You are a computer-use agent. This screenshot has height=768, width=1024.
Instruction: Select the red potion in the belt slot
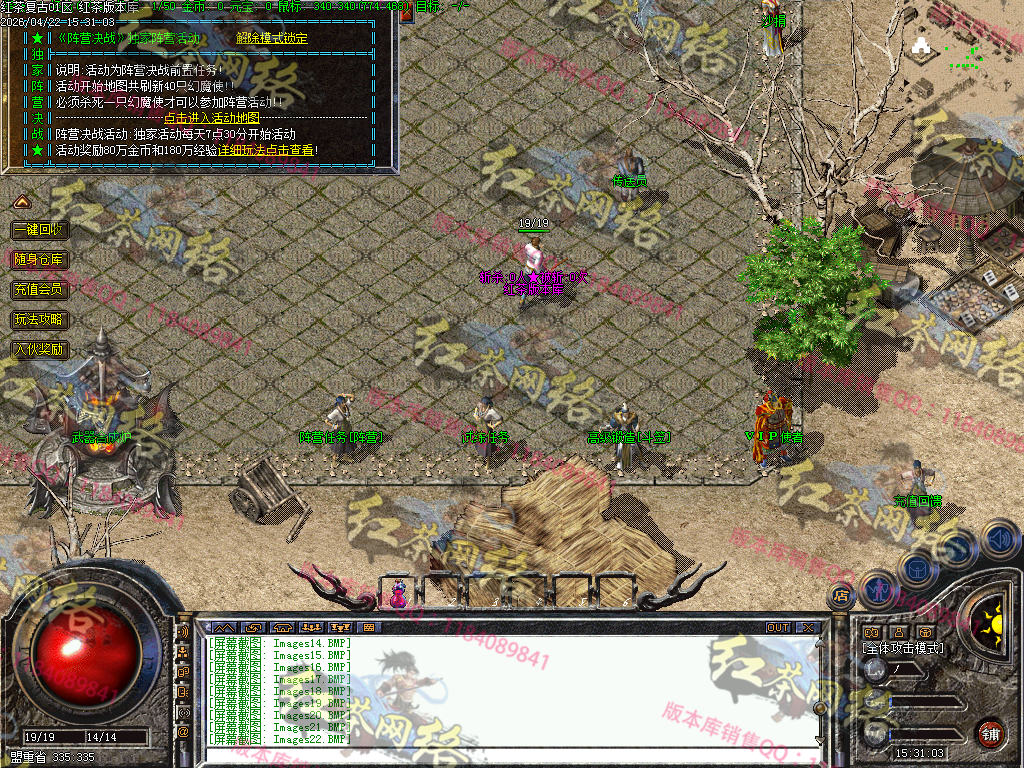point(398,592)
